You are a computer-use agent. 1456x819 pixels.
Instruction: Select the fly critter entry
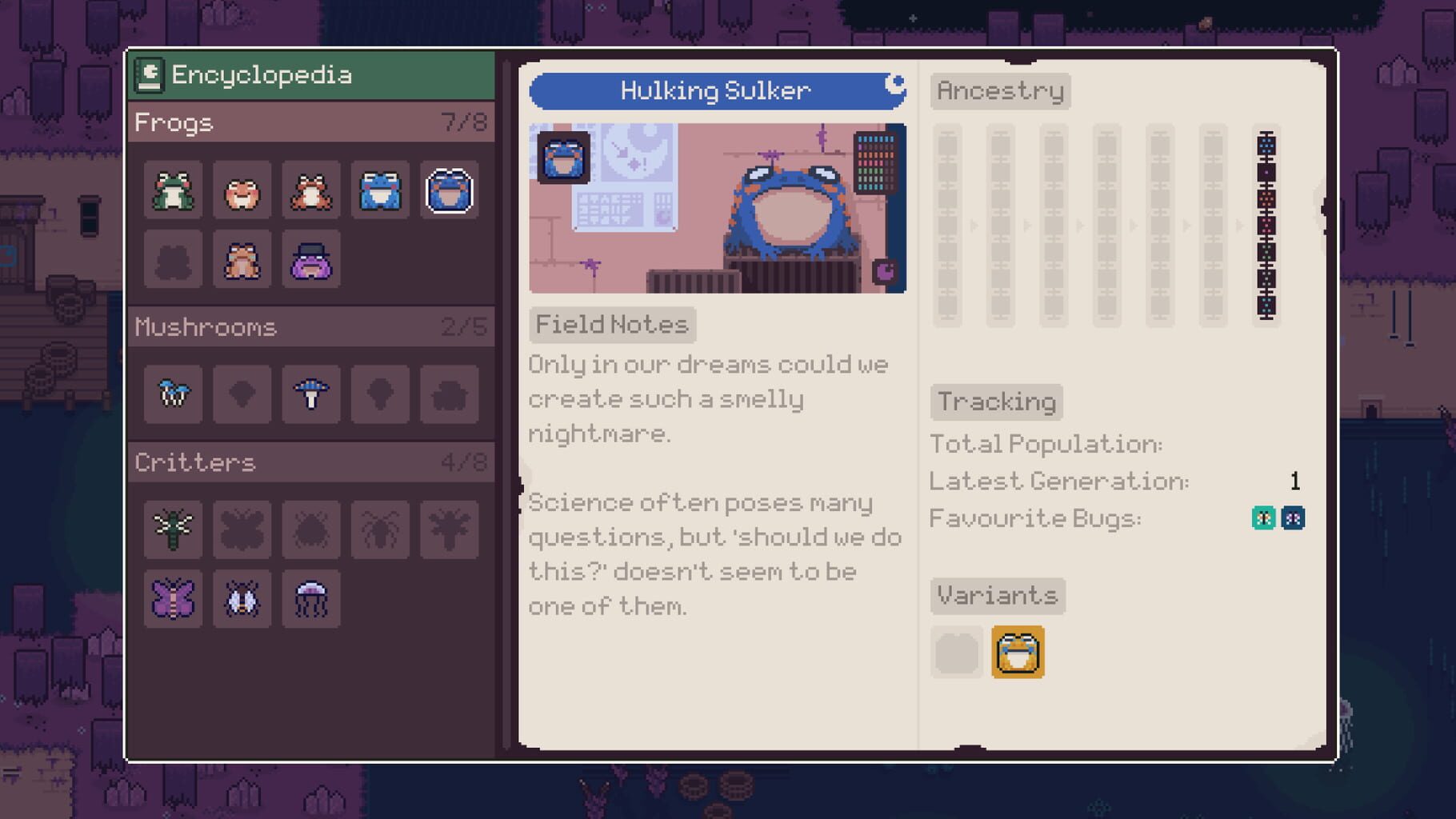click(x=242, y=599)
